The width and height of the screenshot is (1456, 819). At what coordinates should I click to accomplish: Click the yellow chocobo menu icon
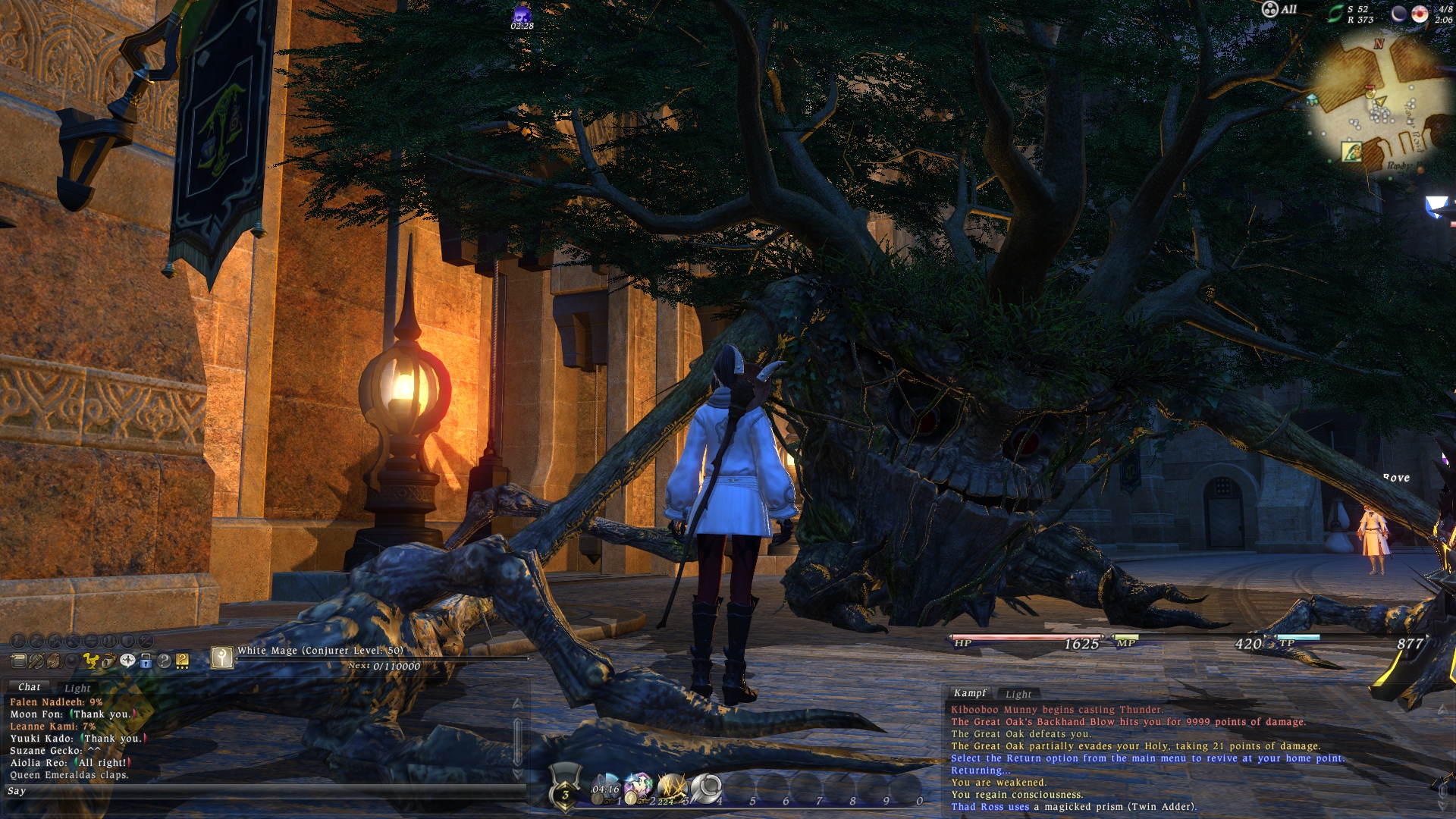[91, 661]
